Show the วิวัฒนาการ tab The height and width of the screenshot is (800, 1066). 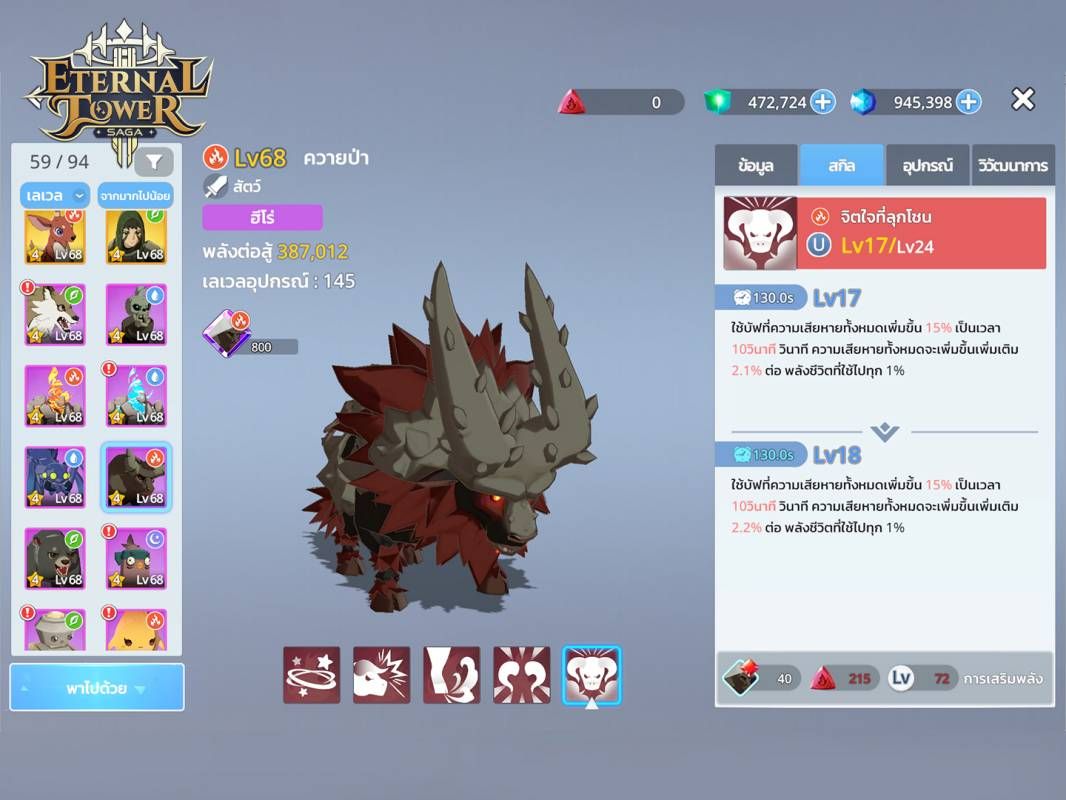[x=1012, y=165]
